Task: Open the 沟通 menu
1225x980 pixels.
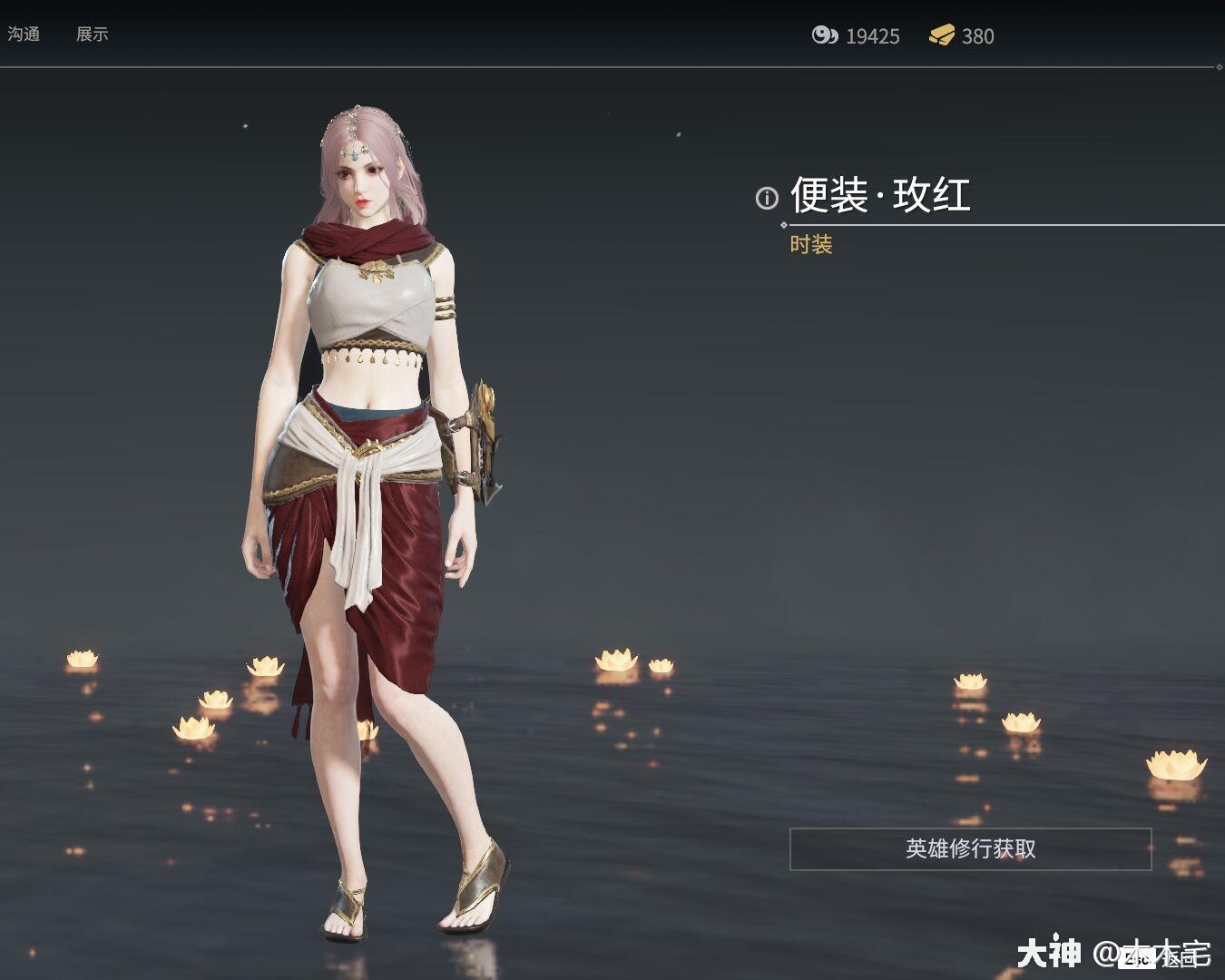Action: tap(23, 34)
